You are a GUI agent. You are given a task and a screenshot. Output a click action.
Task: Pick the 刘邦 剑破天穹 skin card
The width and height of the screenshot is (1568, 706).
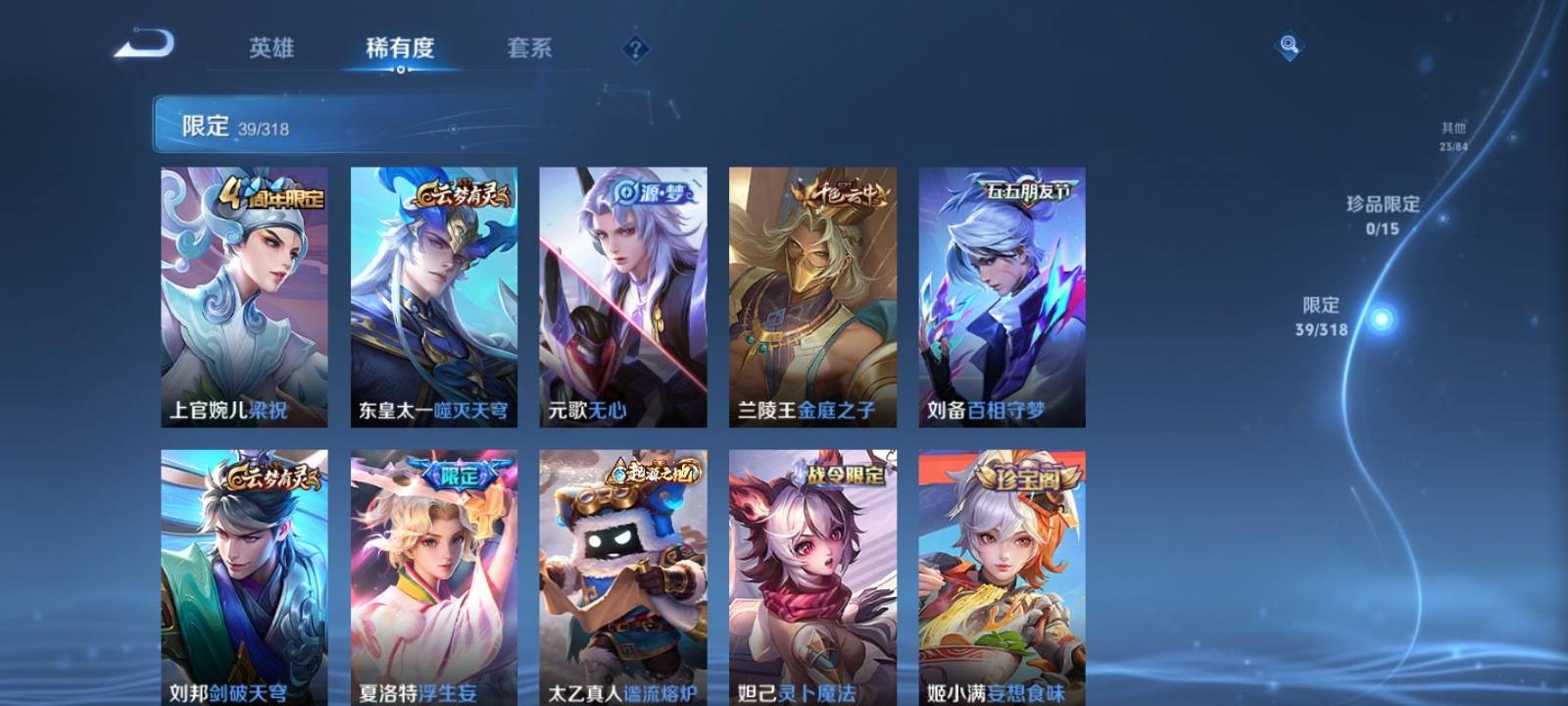pos(244,579)
